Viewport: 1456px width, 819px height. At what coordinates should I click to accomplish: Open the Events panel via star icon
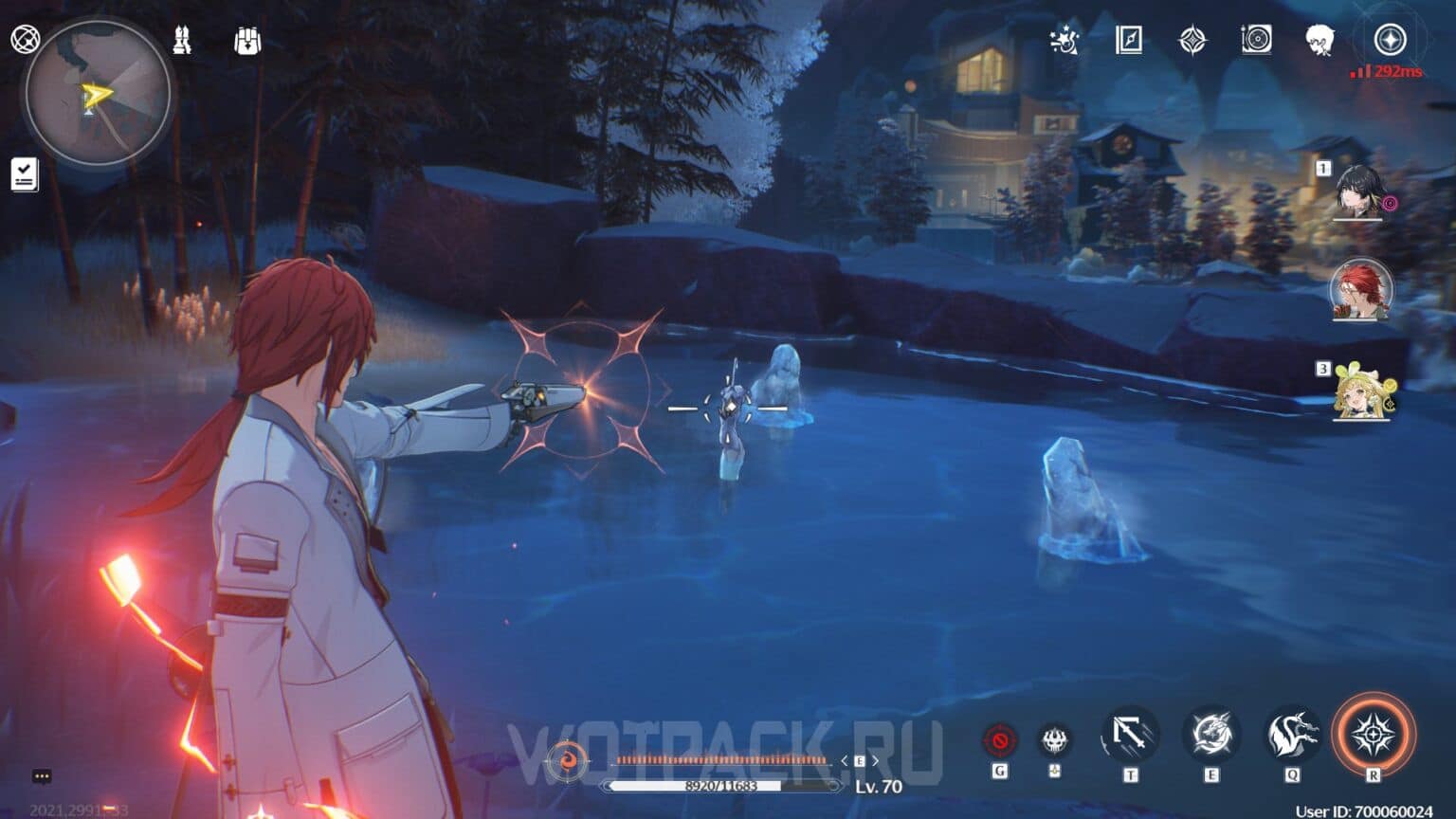coord(1065,42)
